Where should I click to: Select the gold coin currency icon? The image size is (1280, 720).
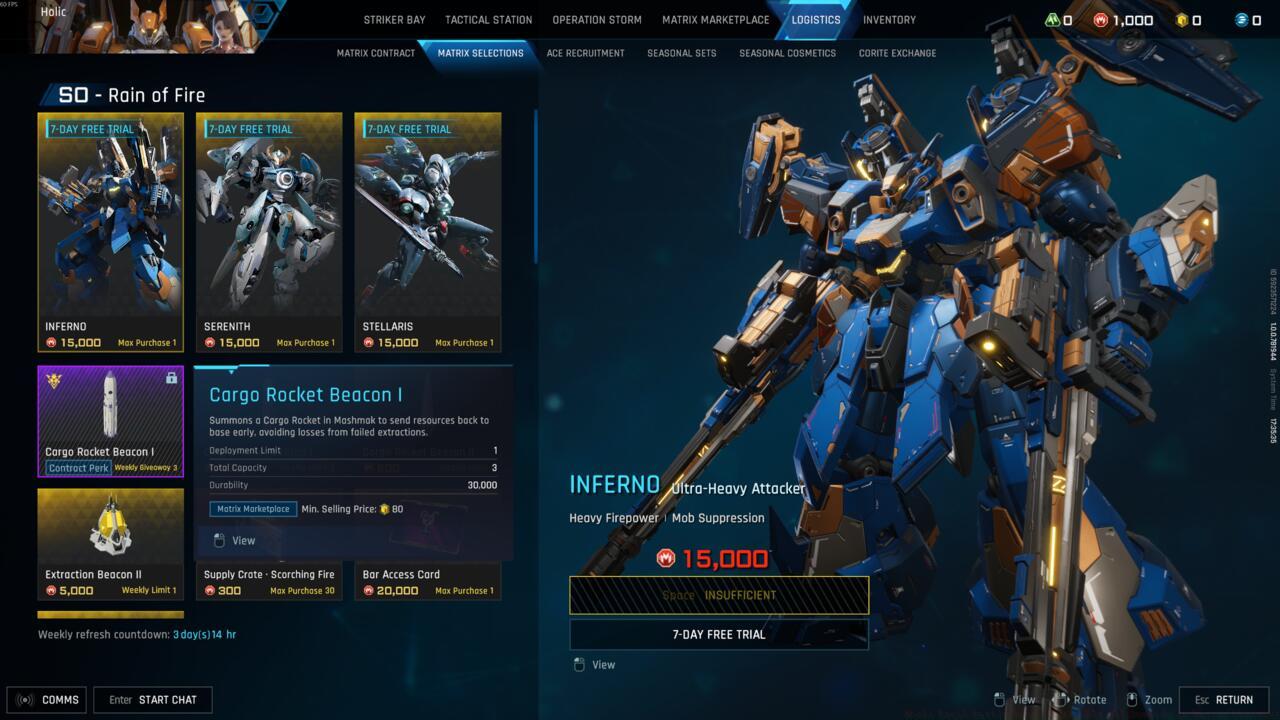(1182, 20)
